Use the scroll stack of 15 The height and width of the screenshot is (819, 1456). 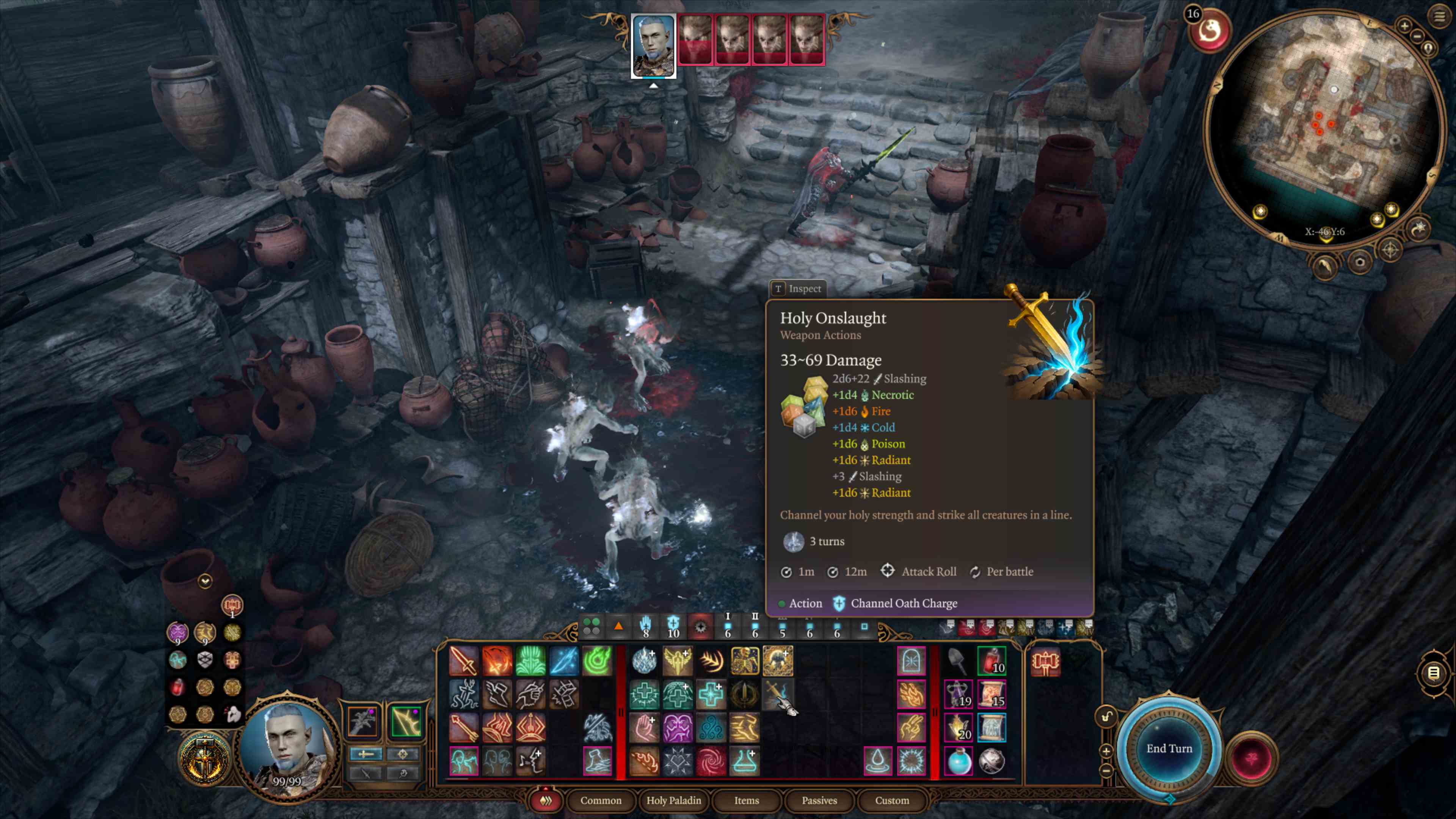[x=992, y=694]
